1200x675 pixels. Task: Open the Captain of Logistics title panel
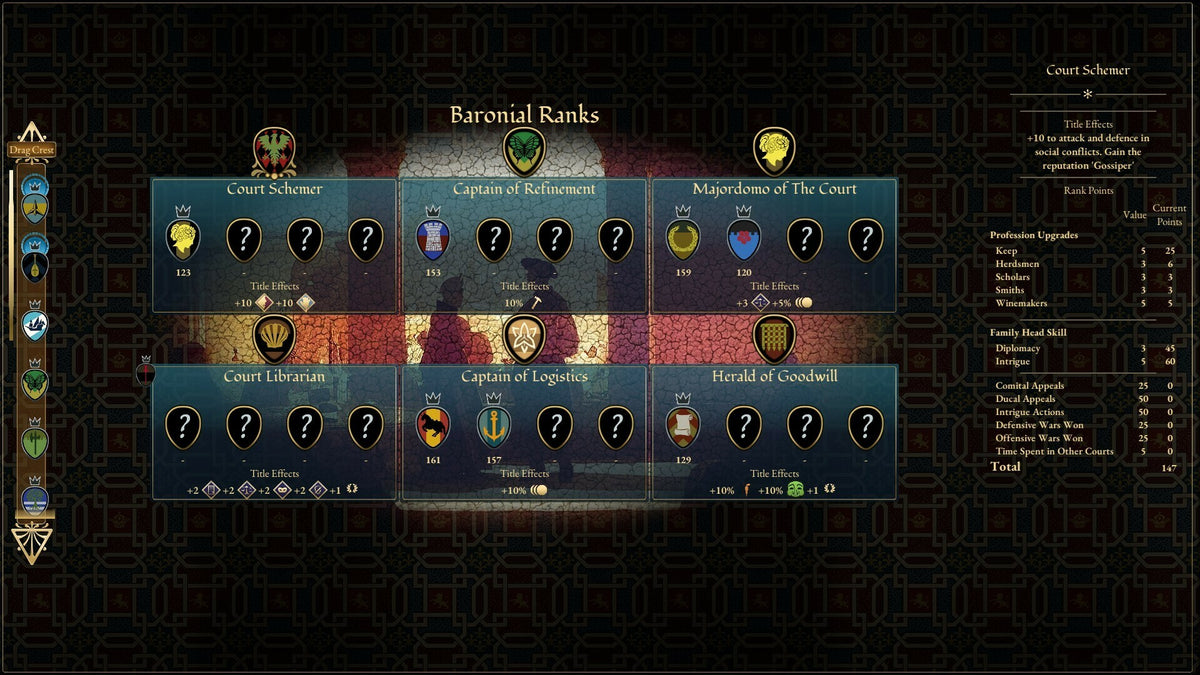tap(523, 377)
